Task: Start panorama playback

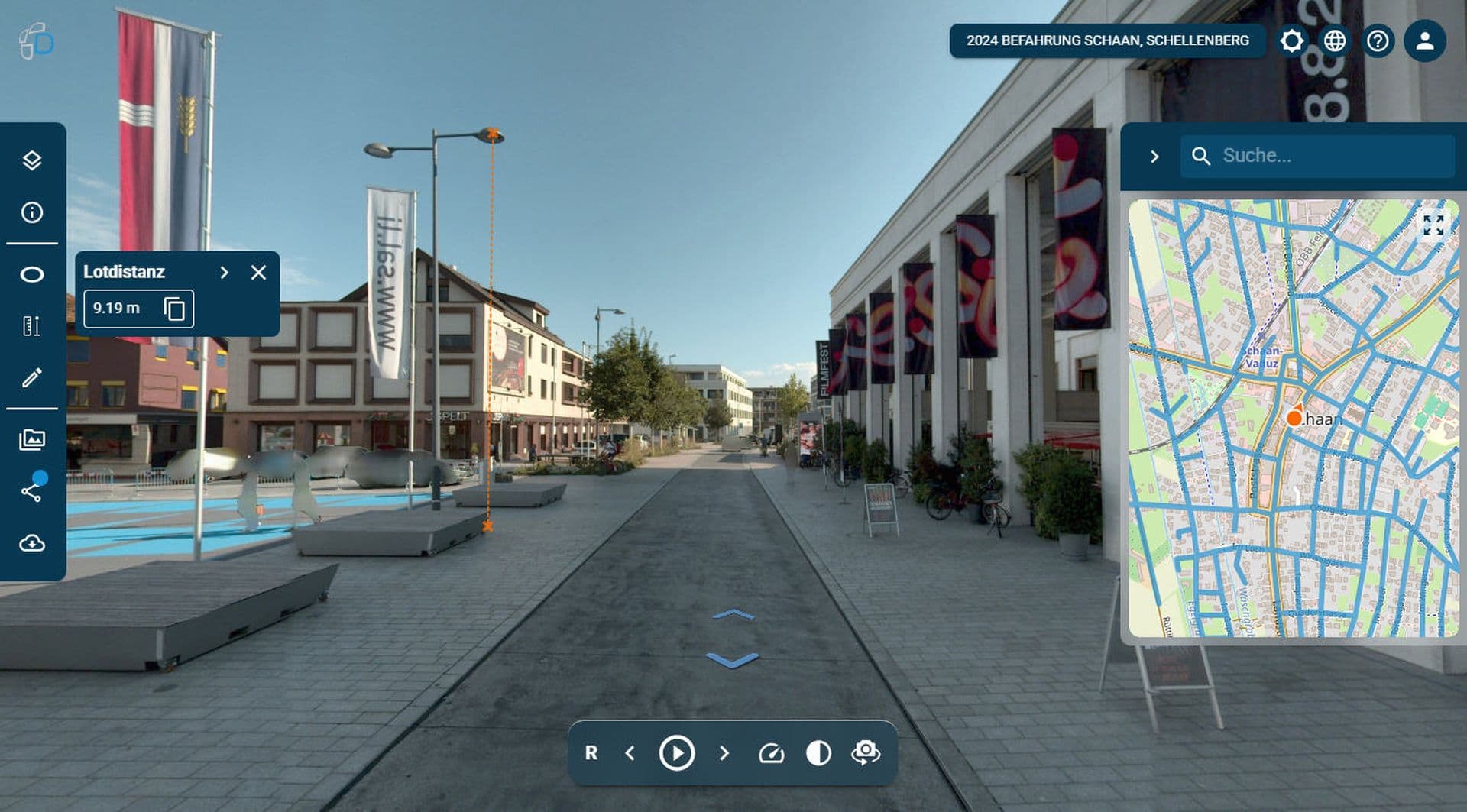Action: tap(676, 753)
